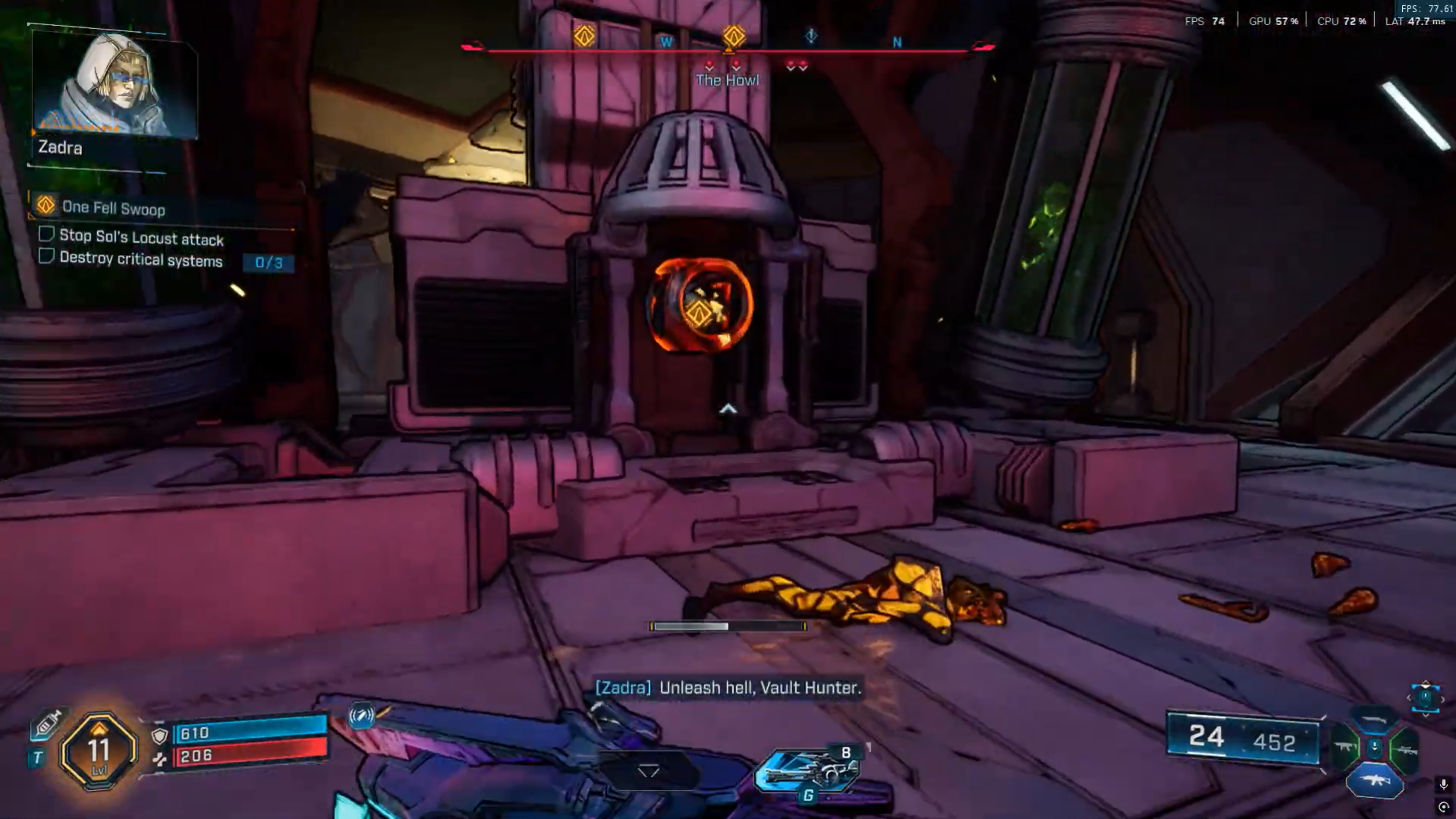This screenshot has width=1456, height=819.
Task: Click the action skill icon beside the shield bar
Action: (x=362, y=716)
